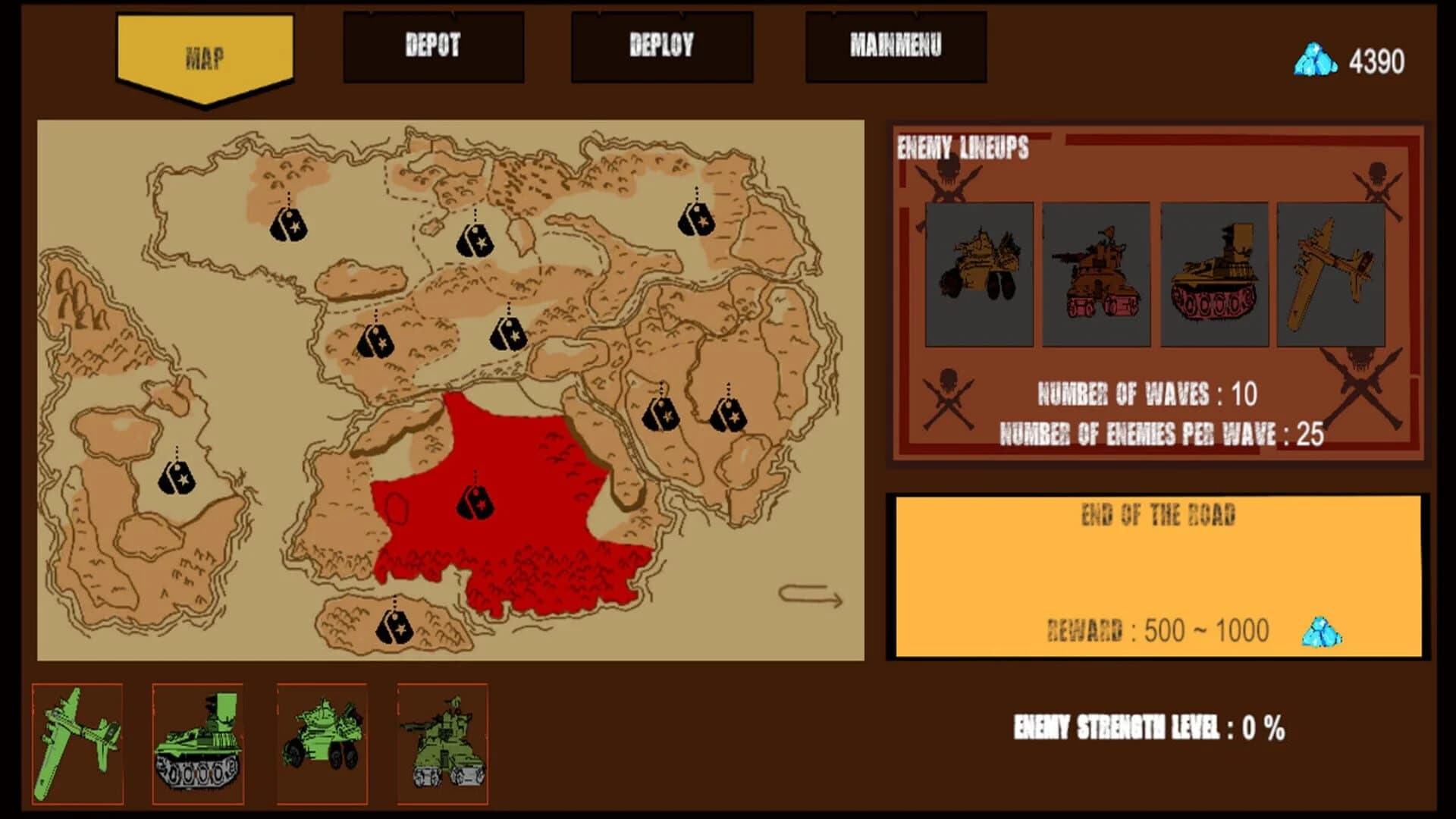View the enemy buggy card in ENEMY LINEUPS

[978, 273]
